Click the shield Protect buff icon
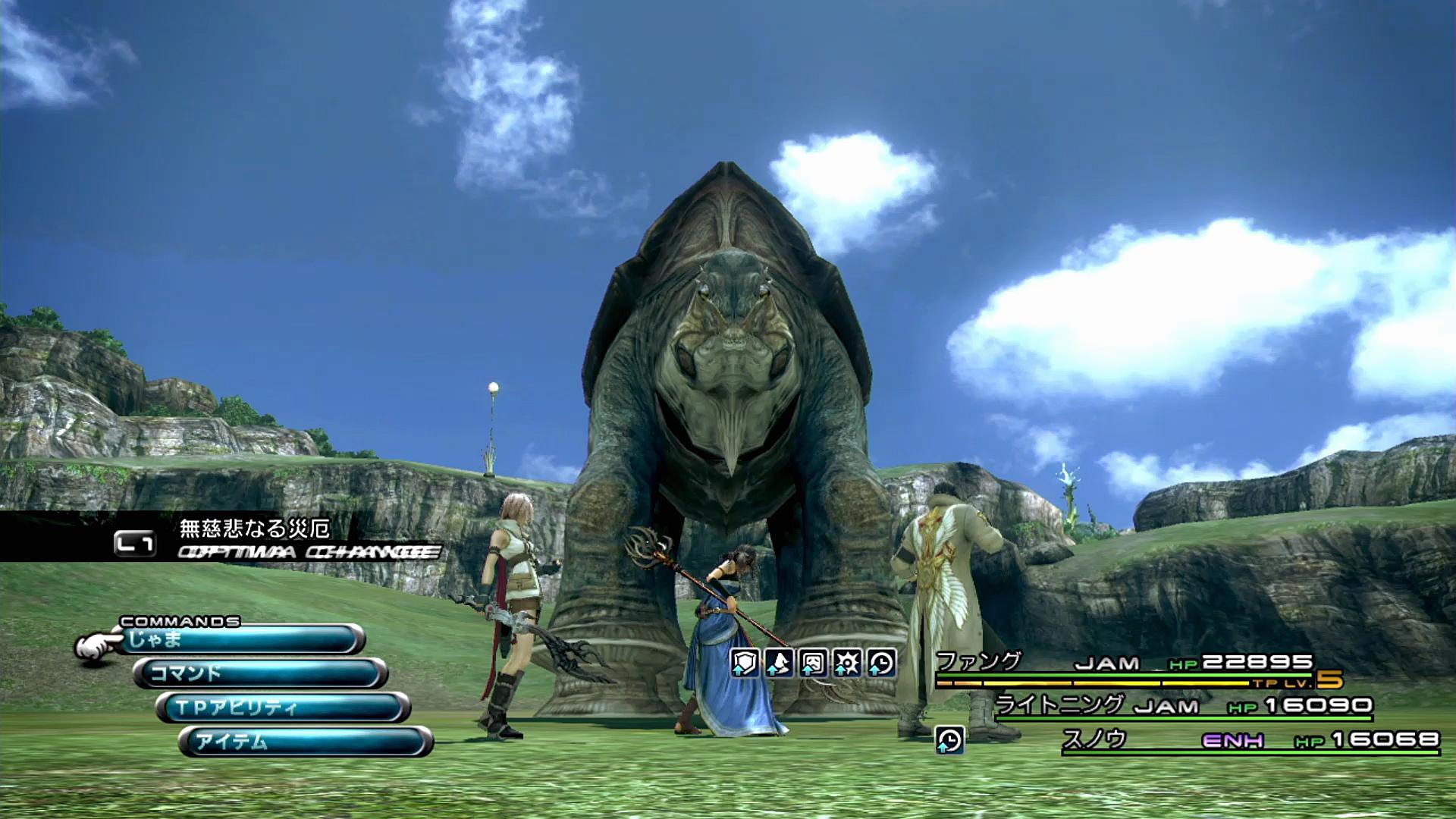This screenshot has width=1456, height=819. [x=745, y=664]
